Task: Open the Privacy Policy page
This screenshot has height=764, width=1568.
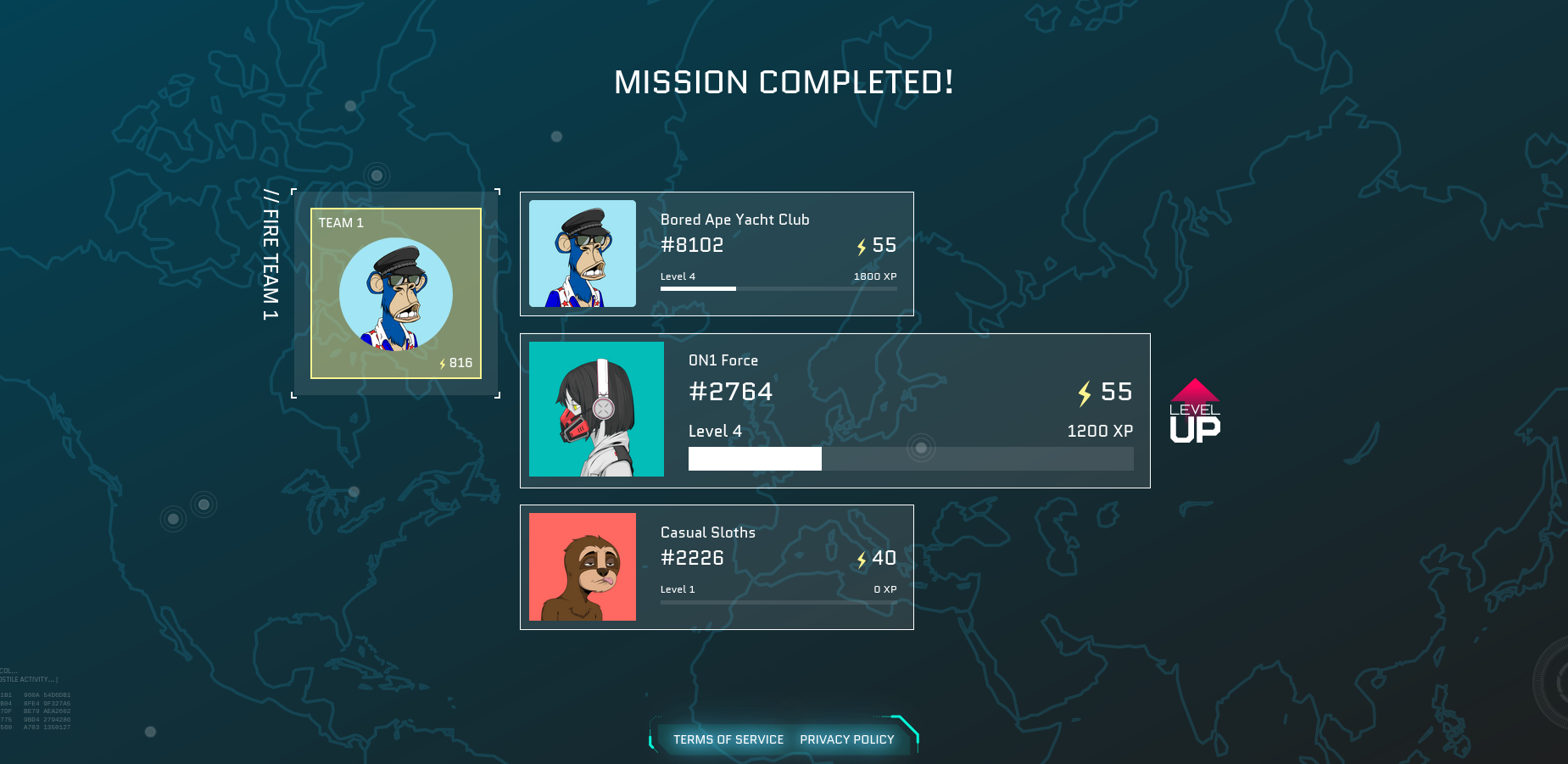Action: (846, 739)
